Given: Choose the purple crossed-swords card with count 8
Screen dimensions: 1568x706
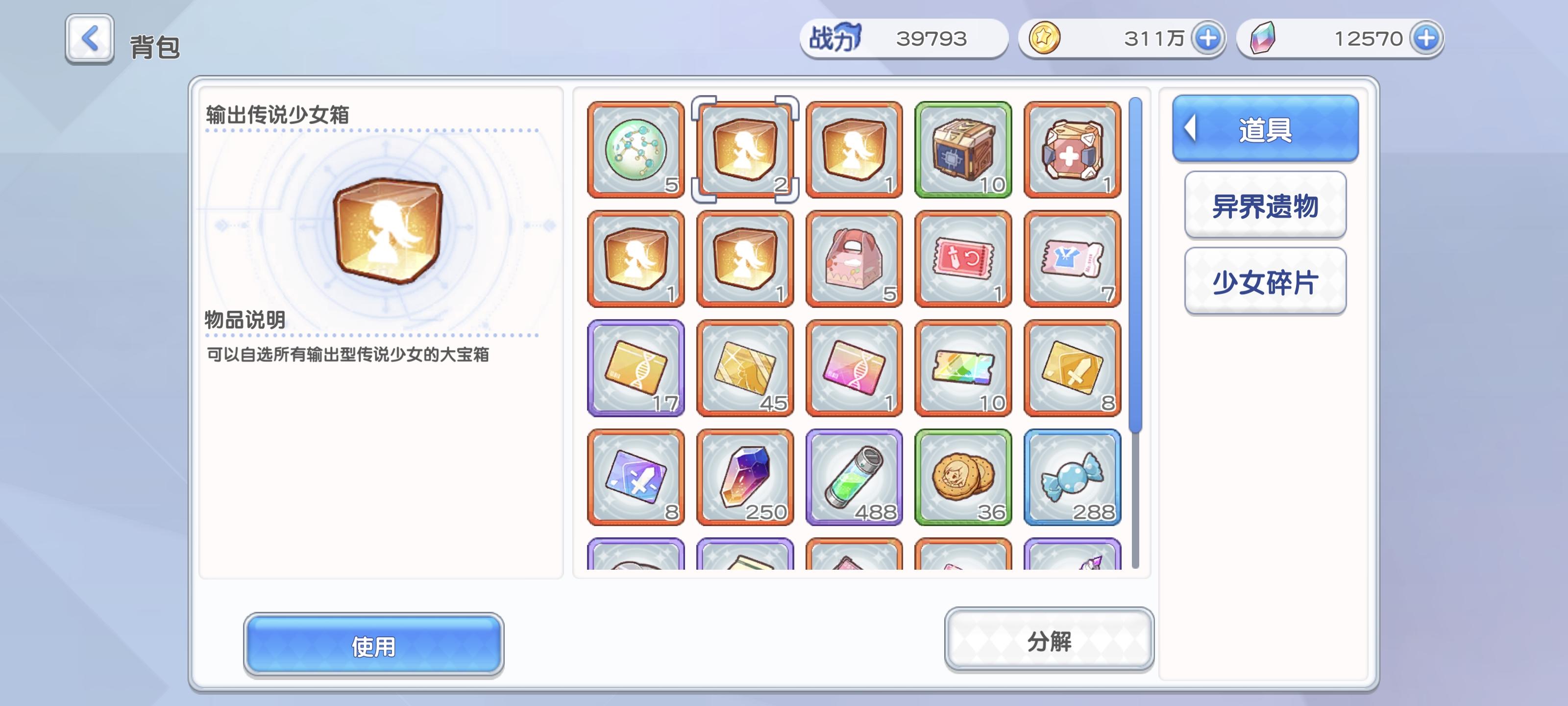Looking at the screenshot, I should [x=635, y=479].
